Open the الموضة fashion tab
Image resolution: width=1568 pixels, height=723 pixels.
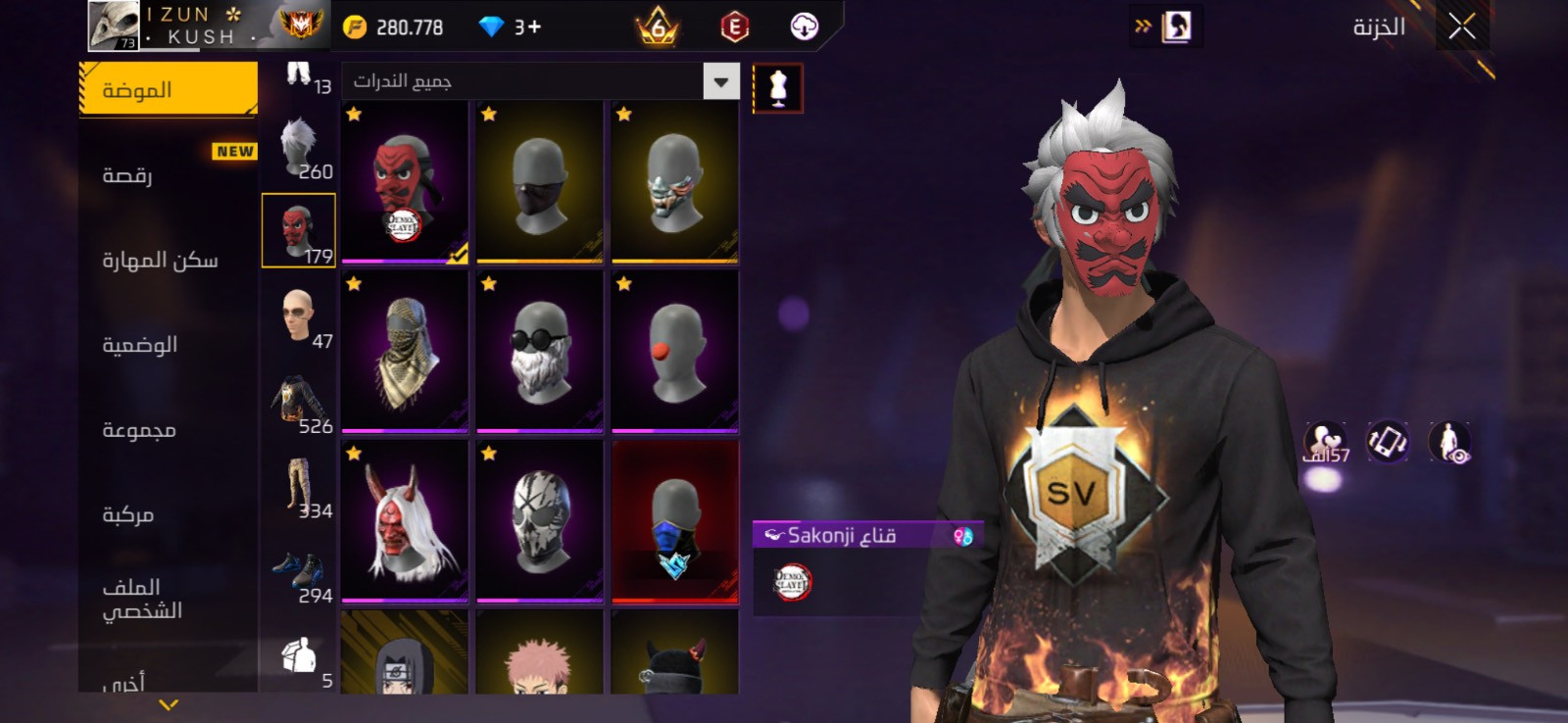click(x=168, y=90)
